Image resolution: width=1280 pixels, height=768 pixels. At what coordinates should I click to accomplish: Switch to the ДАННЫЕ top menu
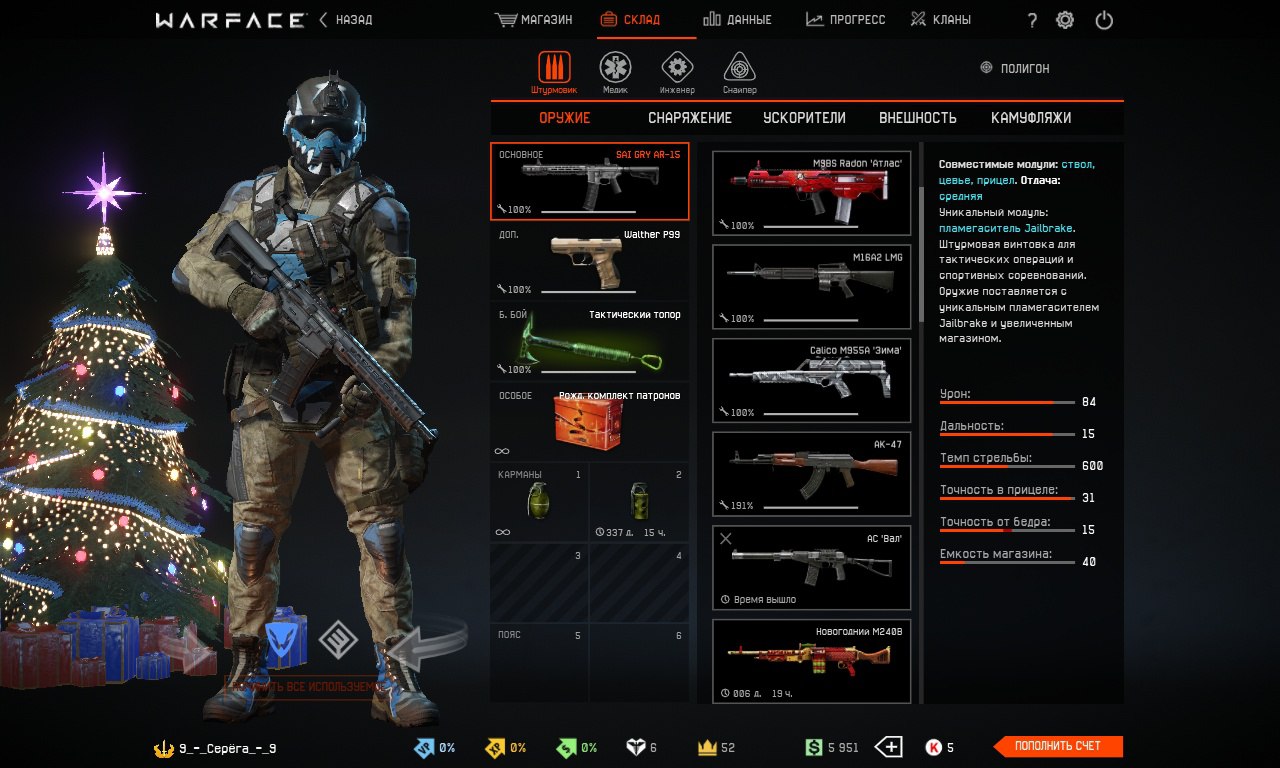coord(737,20)
